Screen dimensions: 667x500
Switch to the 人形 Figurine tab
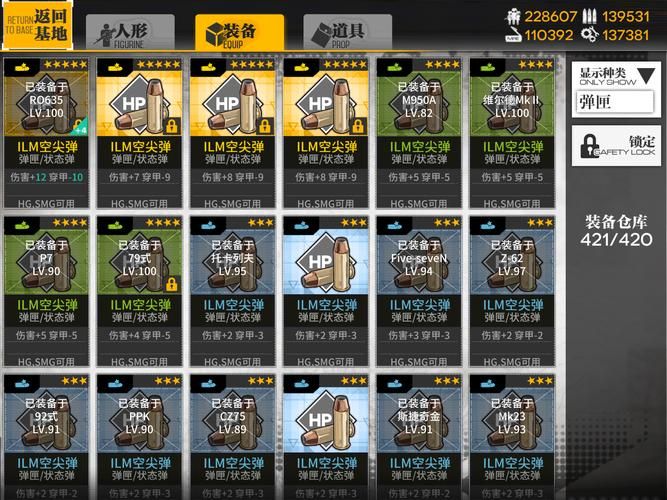coord(130,32)
